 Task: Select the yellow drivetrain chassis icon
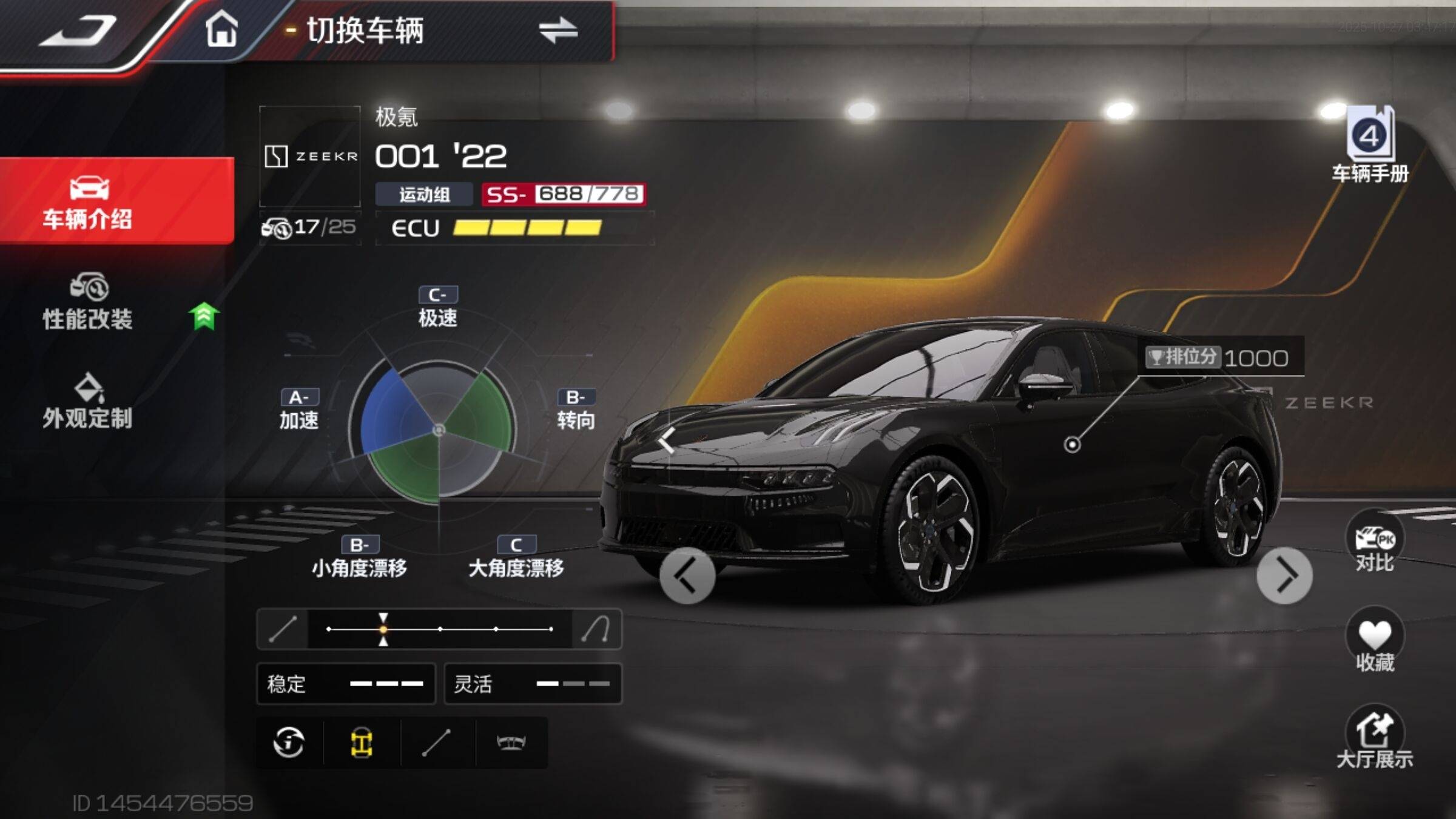click(362, 743)
